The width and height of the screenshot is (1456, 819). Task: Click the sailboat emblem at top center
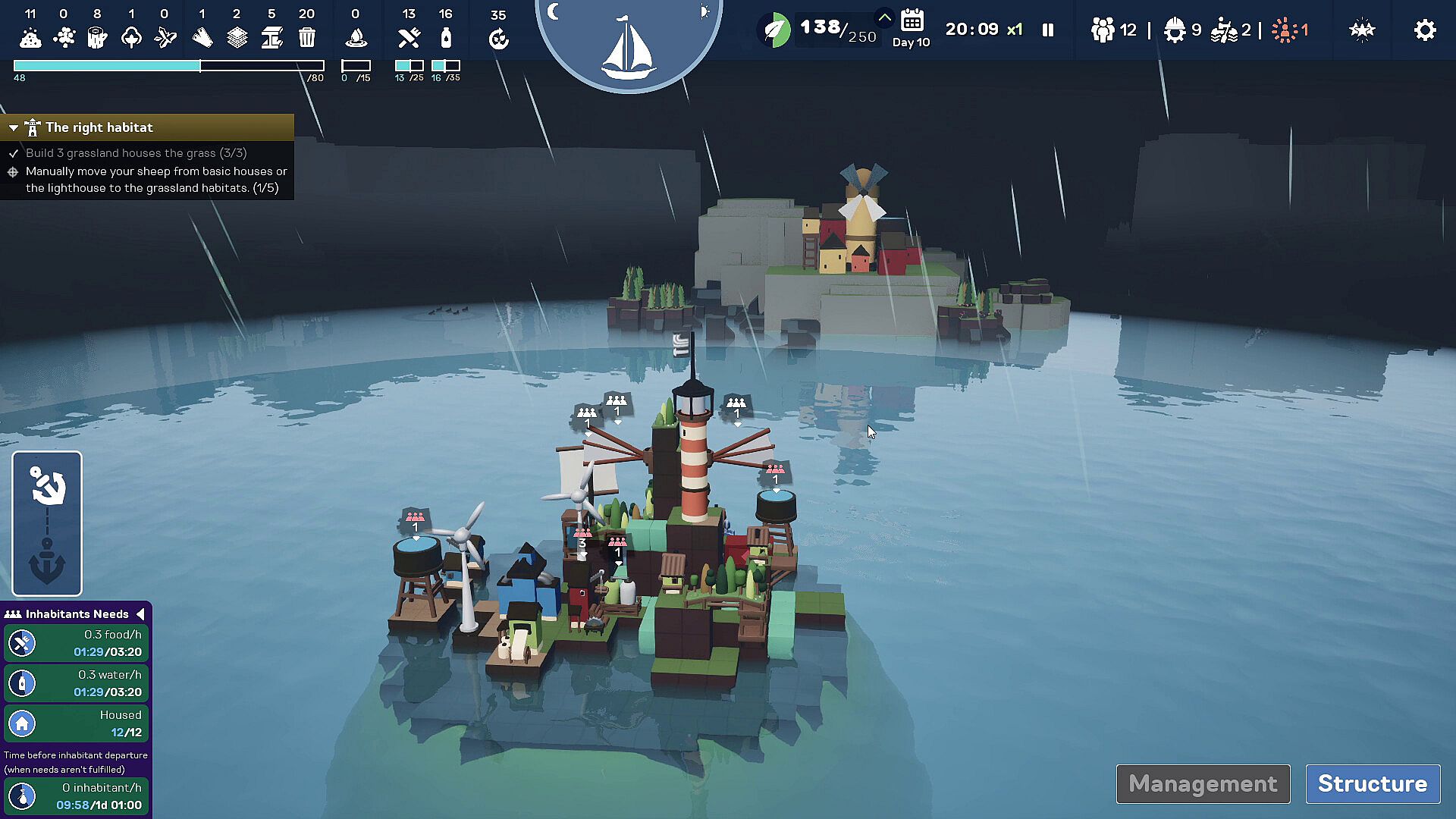point(628,45)
